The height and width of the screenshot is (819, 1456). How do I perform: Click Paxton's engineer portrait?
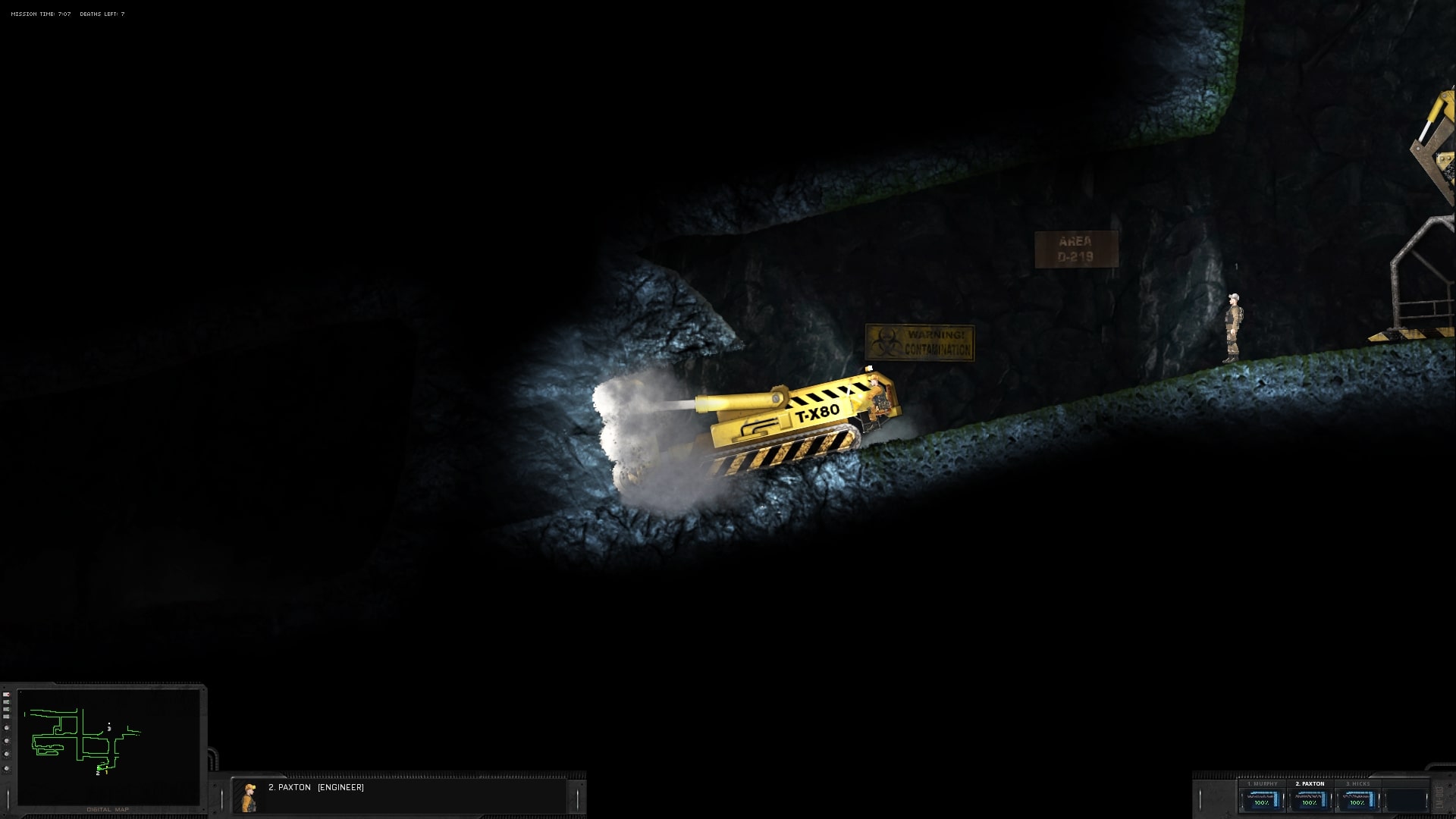[x=249, y=797]
